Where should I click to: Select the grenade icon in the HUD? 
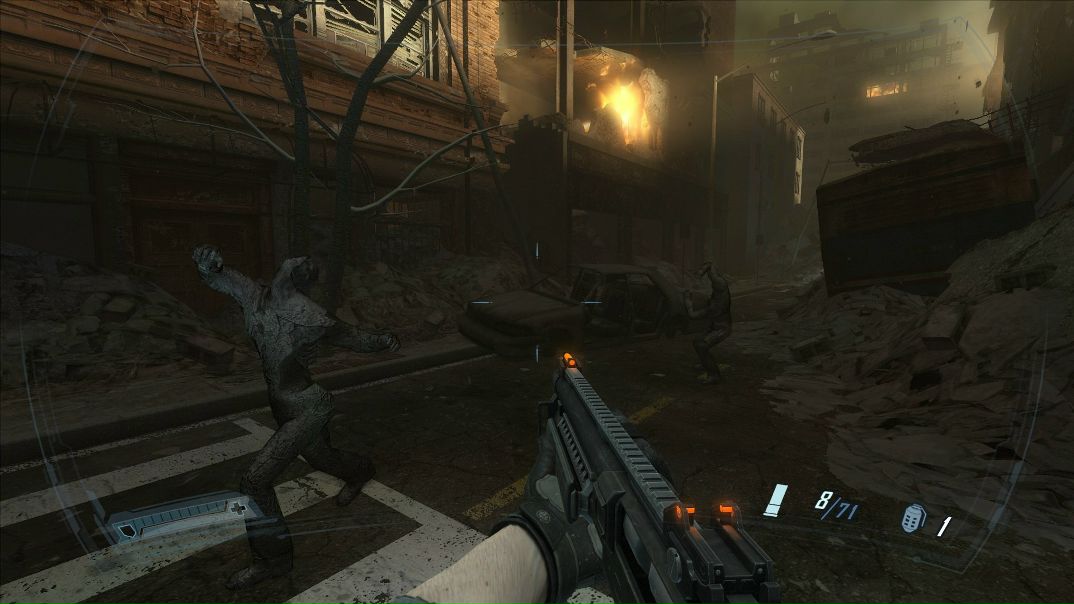point(912,520)
